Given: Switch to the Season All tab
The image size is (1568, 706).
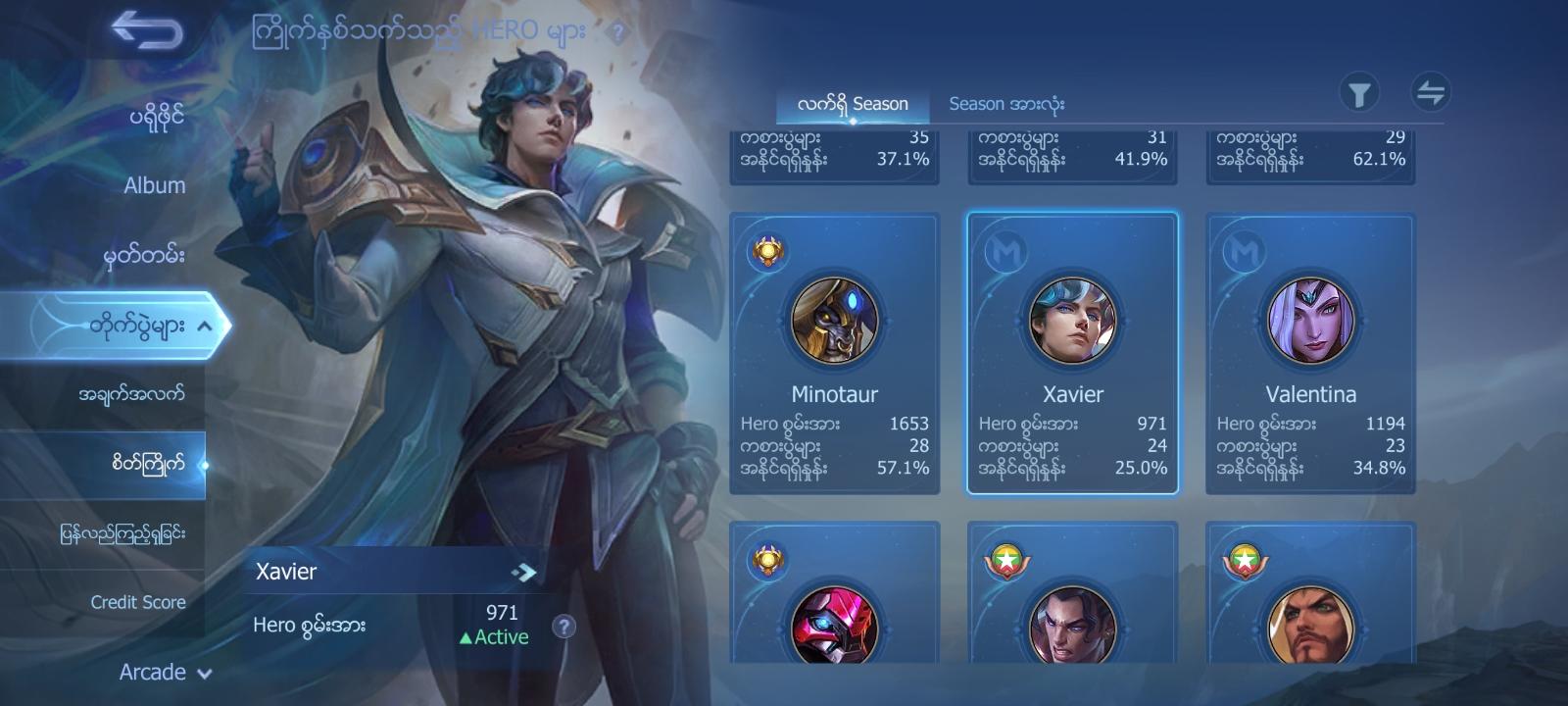Looking at the screenshot, I should (x=1006, y=103).
